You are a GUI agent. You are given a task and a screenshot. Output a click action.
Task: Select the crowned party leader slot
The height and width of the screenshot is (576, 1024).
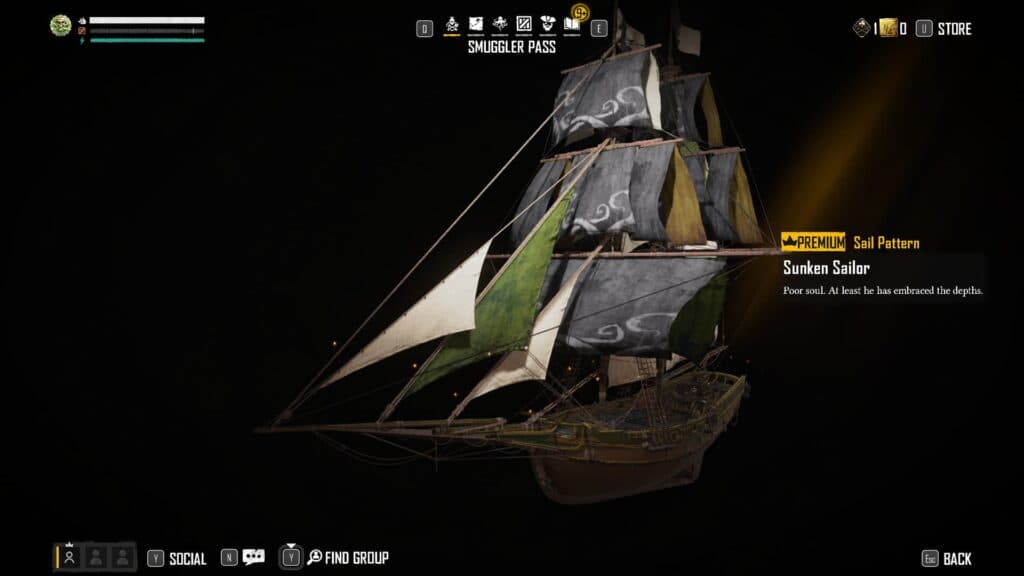[x=70, y=557]
